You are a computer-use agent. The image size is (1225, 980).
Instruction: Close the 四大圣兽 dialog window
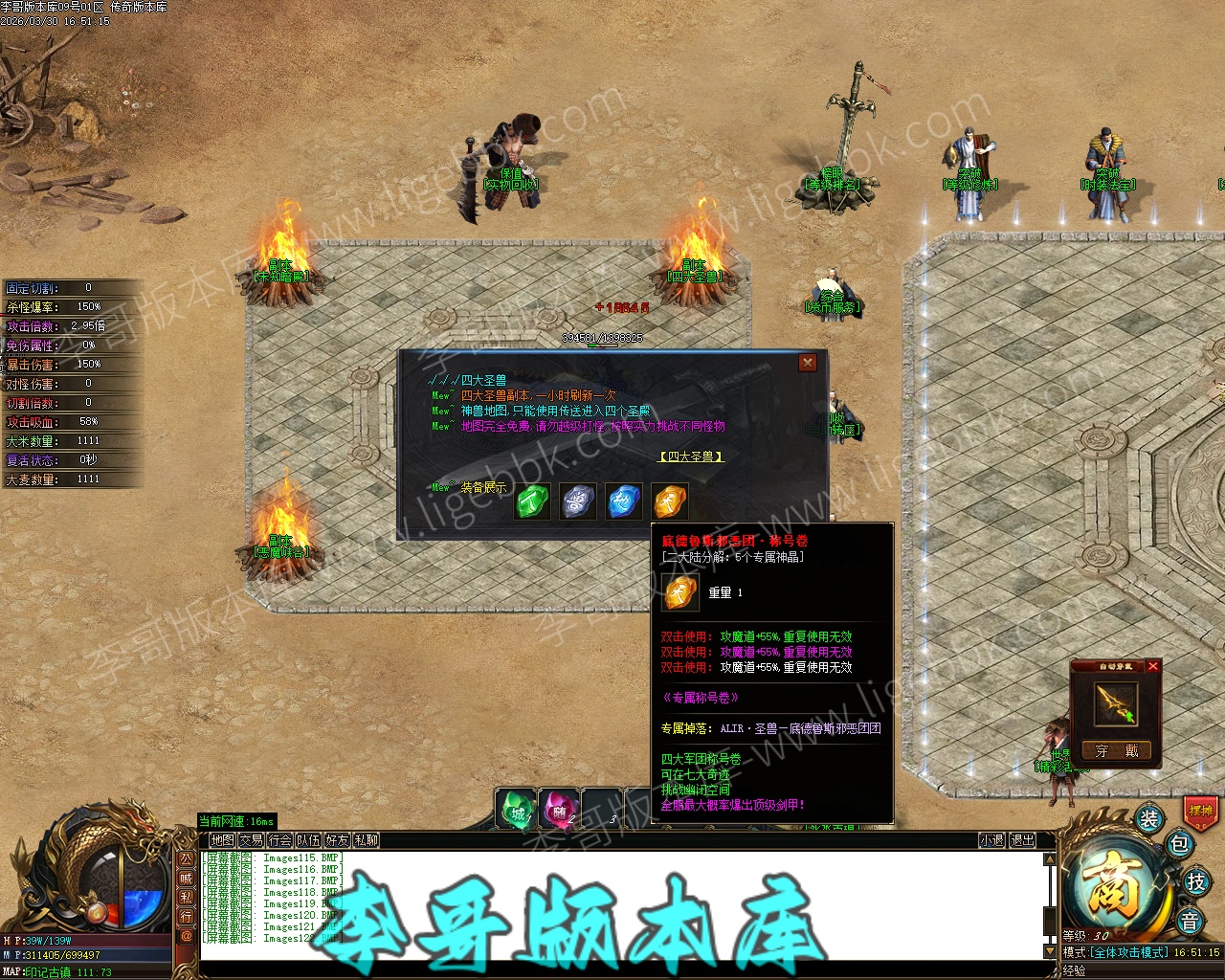pyautogui.click(x=808, y=362)
